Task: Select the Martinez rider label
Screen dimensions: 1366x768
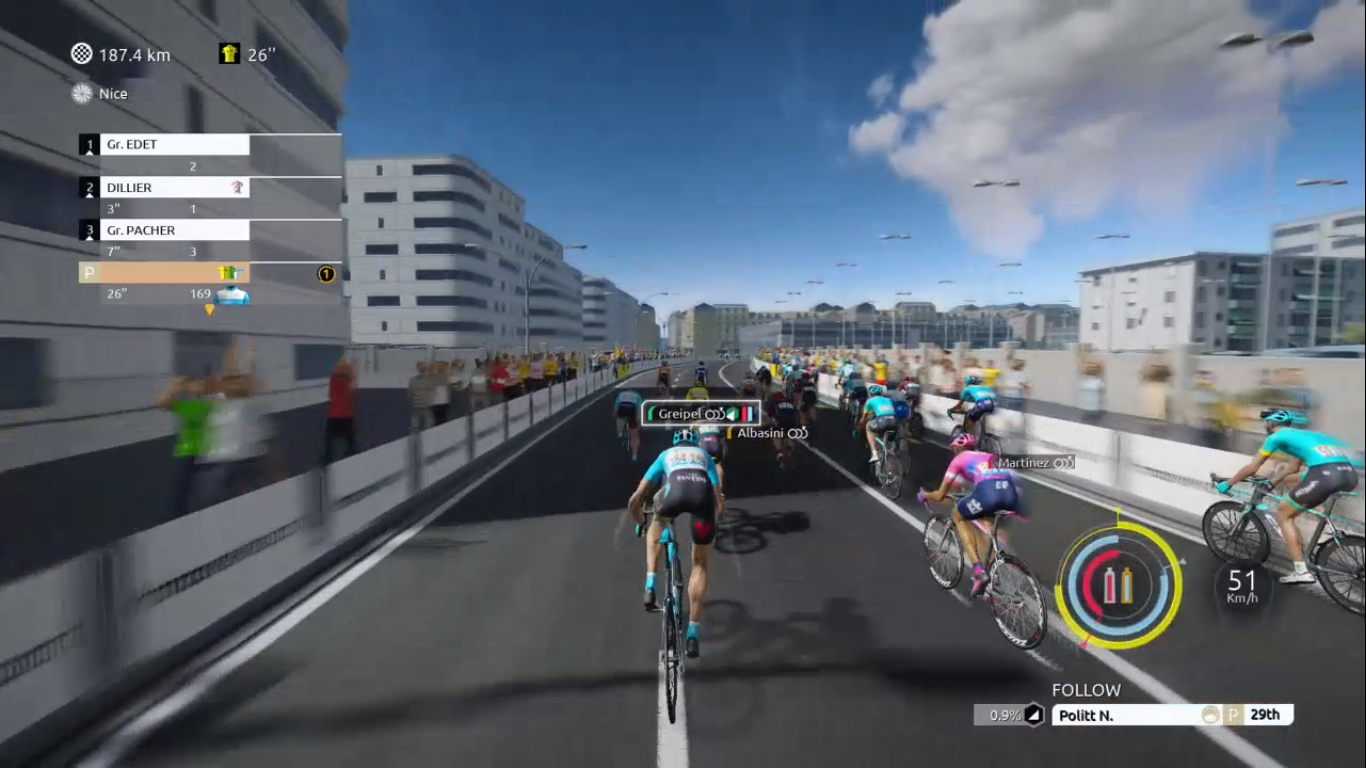Action: [1035, 463]
